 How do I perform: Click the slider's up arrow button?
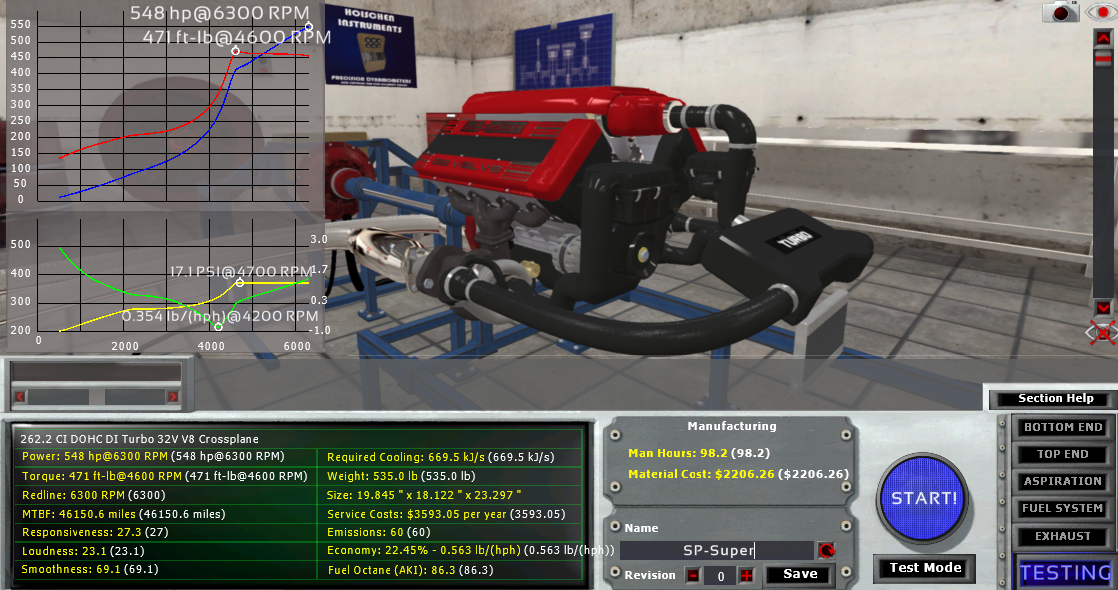1103,37
